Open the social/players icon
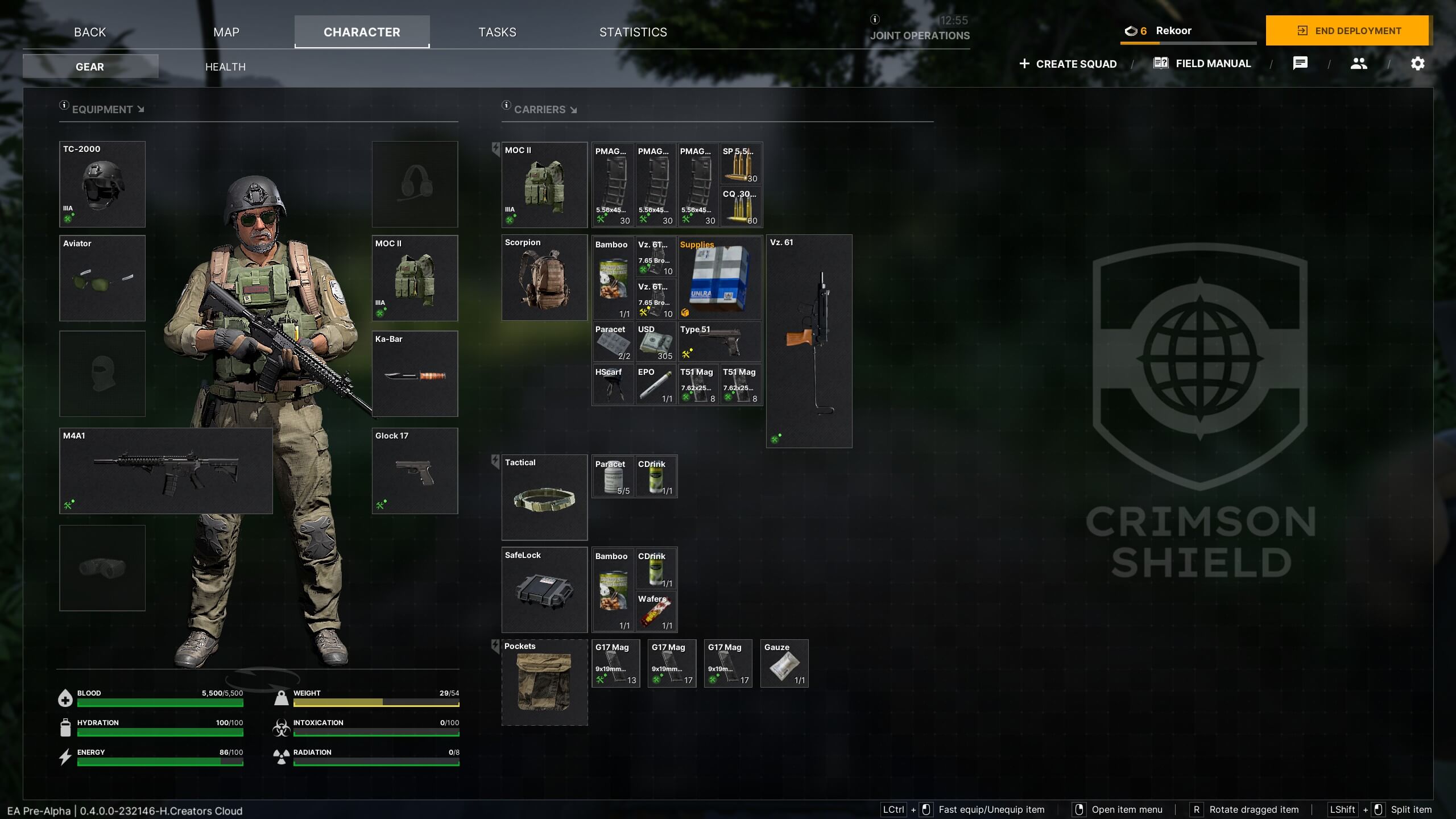The image size is (1456, 819). point(1359,63)
